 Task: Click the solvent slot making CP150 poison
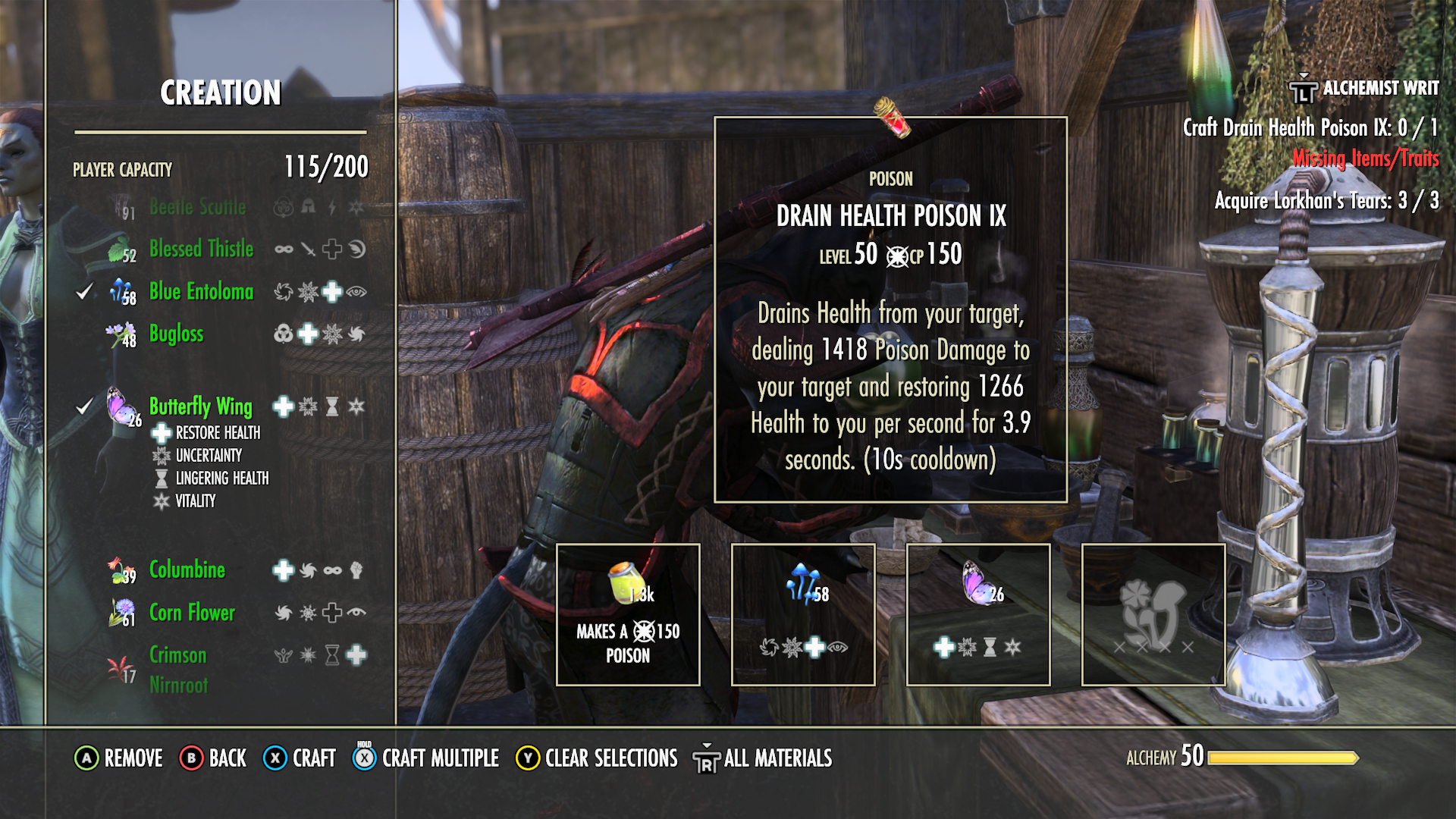pyautogui.click(x=628, y=614)
